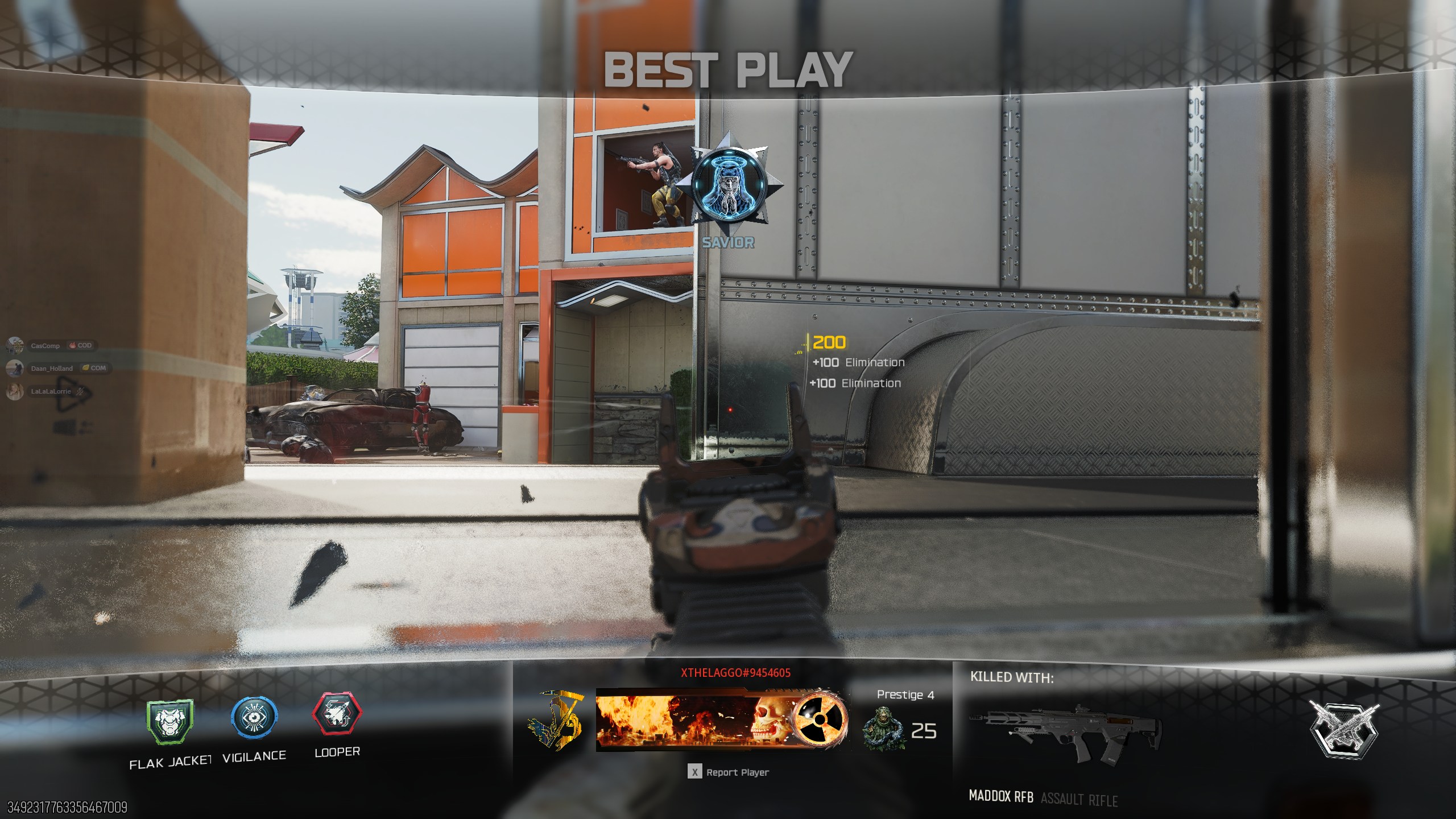Select the Prestige 4 rank icon
The height and width of the screenshot is (819, 1456).
pos(882,731)
